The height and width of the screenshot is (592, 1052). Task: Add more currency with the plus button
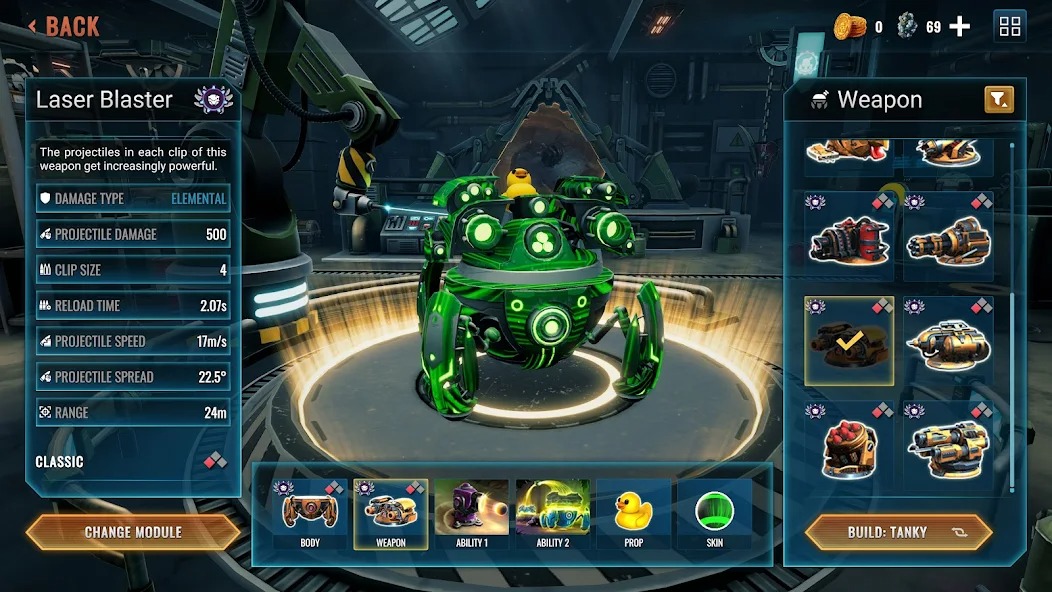coord(959,27)
